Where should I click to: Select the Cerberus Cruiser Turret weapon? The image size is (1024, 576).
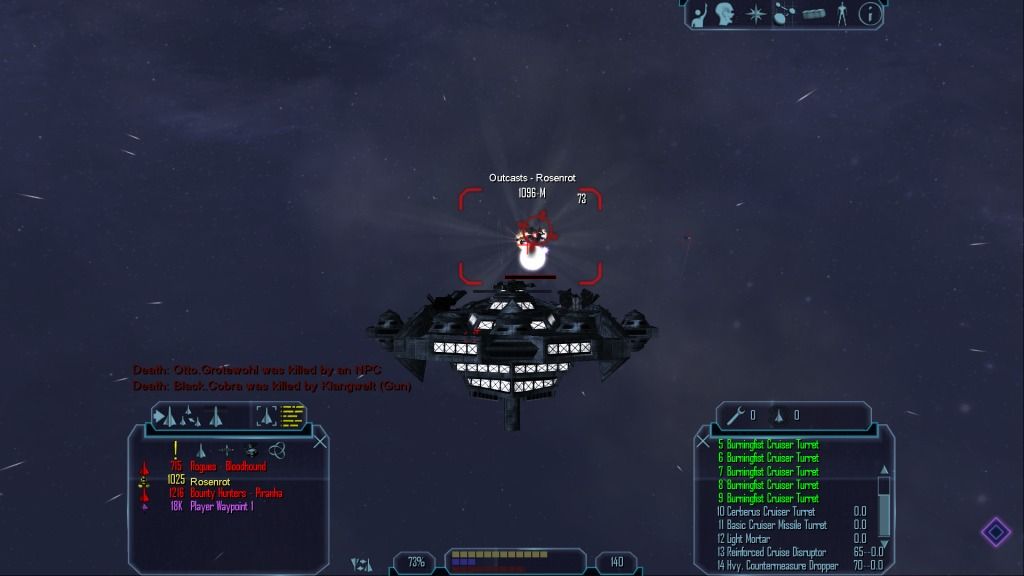(x=771, y=511)
